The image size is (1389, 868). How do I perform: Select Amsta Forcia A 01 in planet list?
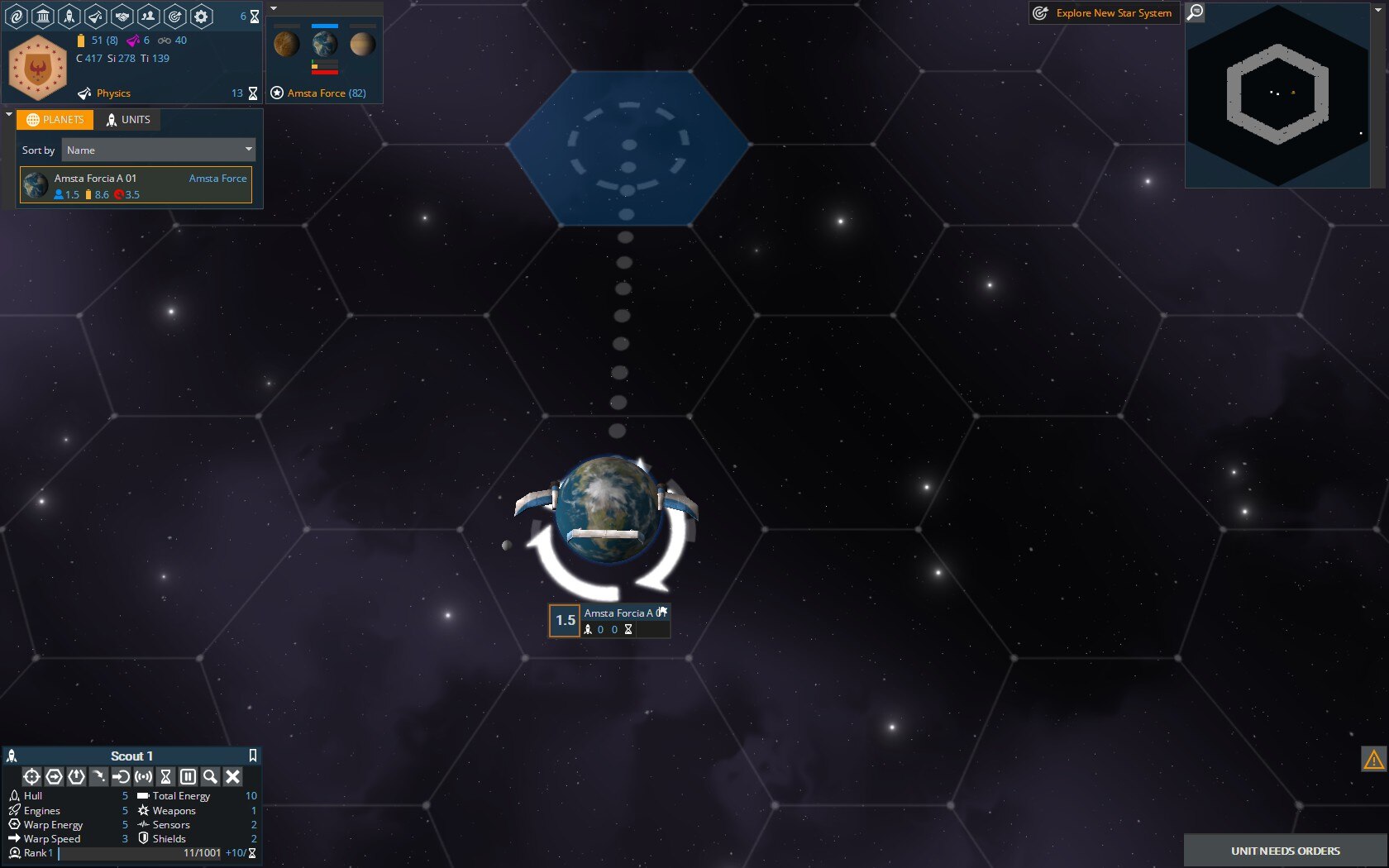click(136, 186)
